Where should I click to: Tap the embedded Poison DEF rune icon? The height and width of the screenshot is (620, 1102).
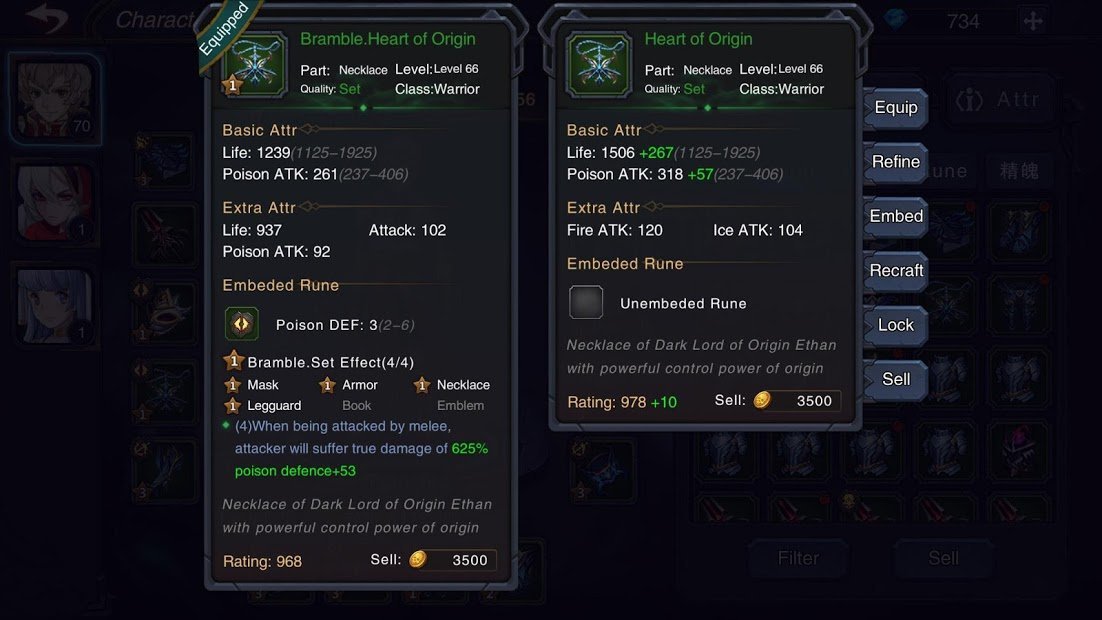click(242, 325)
